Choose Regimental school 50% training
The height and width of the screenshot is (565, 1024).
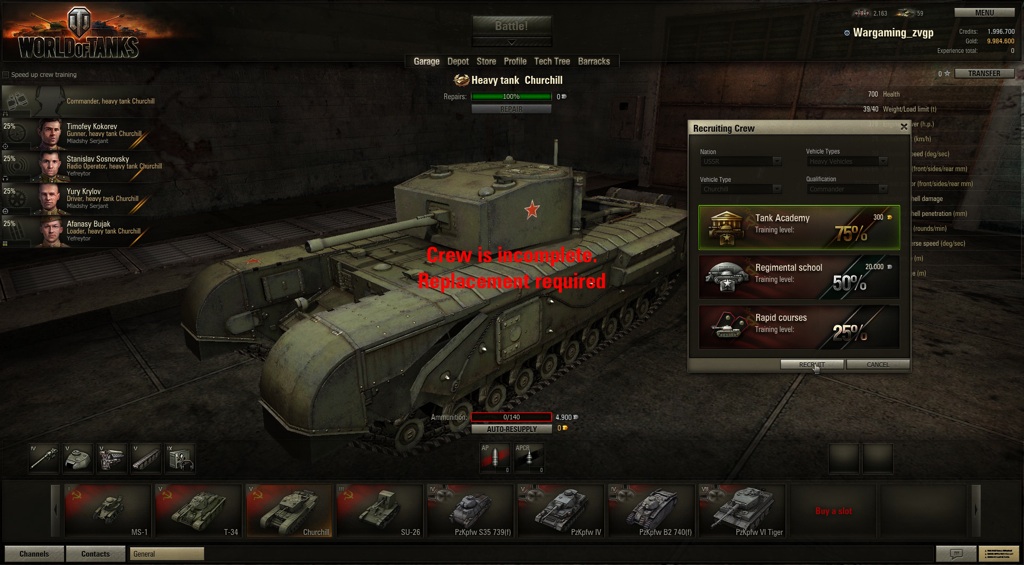[x=798, y=277]
